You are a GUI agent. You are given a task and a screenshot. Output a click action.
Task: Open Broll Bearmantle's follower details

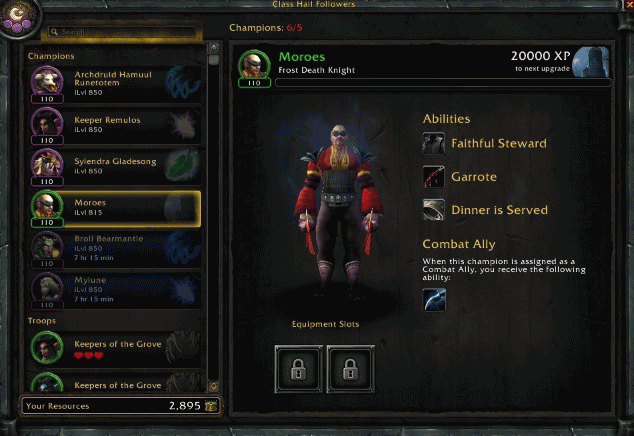pos(114,248)
